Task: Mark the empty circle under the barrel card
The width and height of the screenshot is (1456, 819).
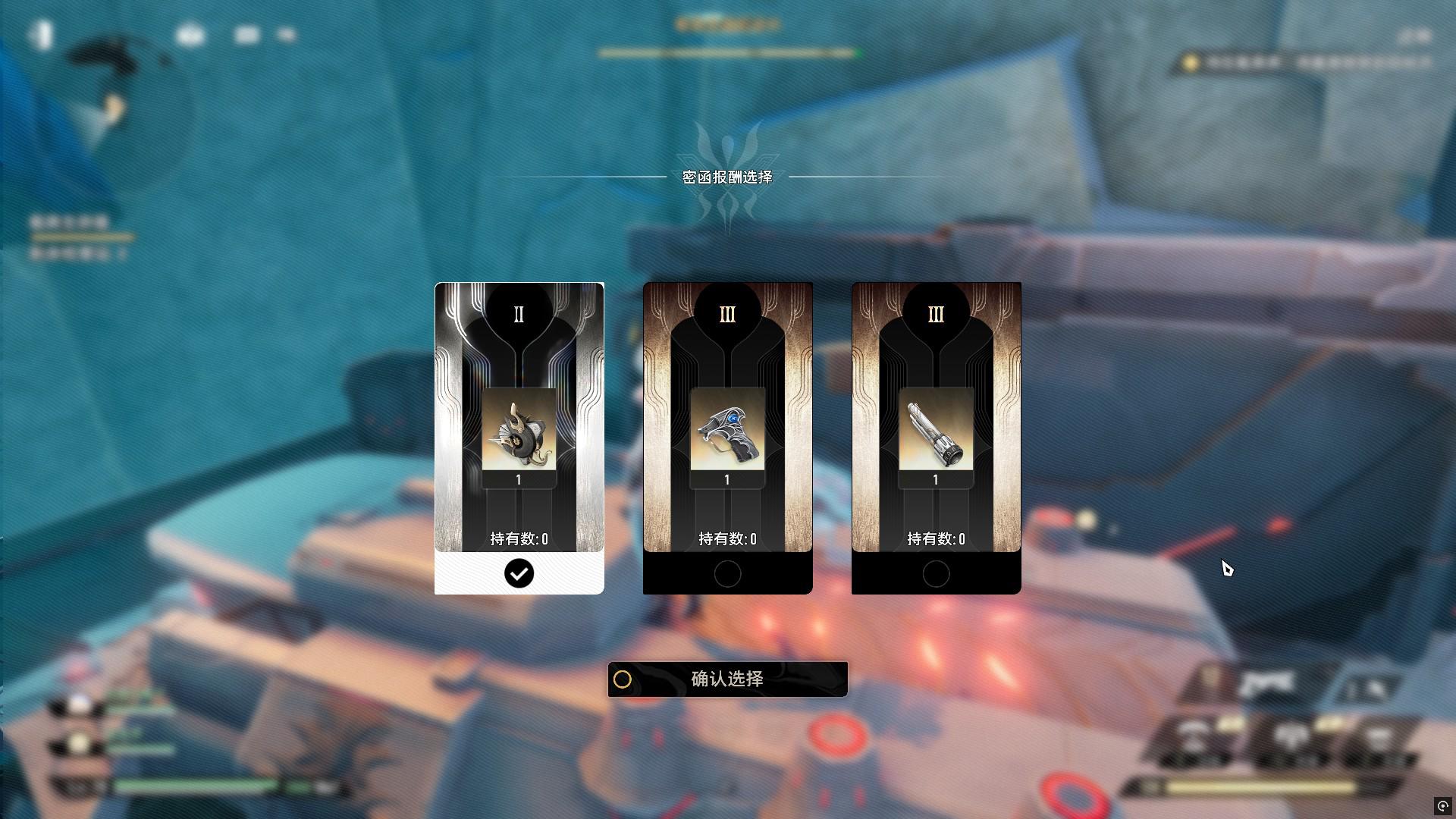Action: tap(936, 574)
